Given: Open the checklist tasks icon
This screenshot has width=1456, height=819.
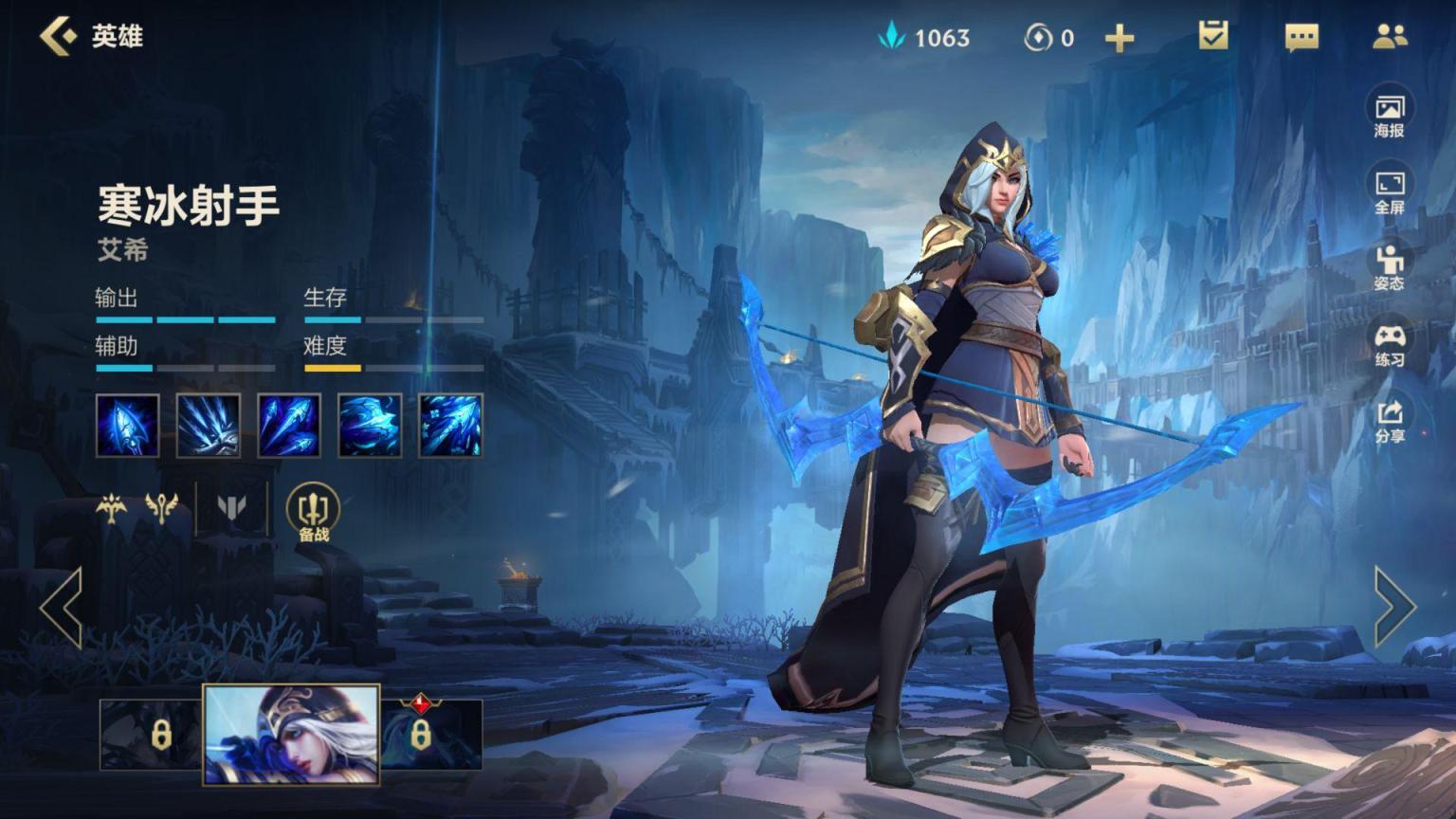Looking at the screenshot, I should [1212, 36].
